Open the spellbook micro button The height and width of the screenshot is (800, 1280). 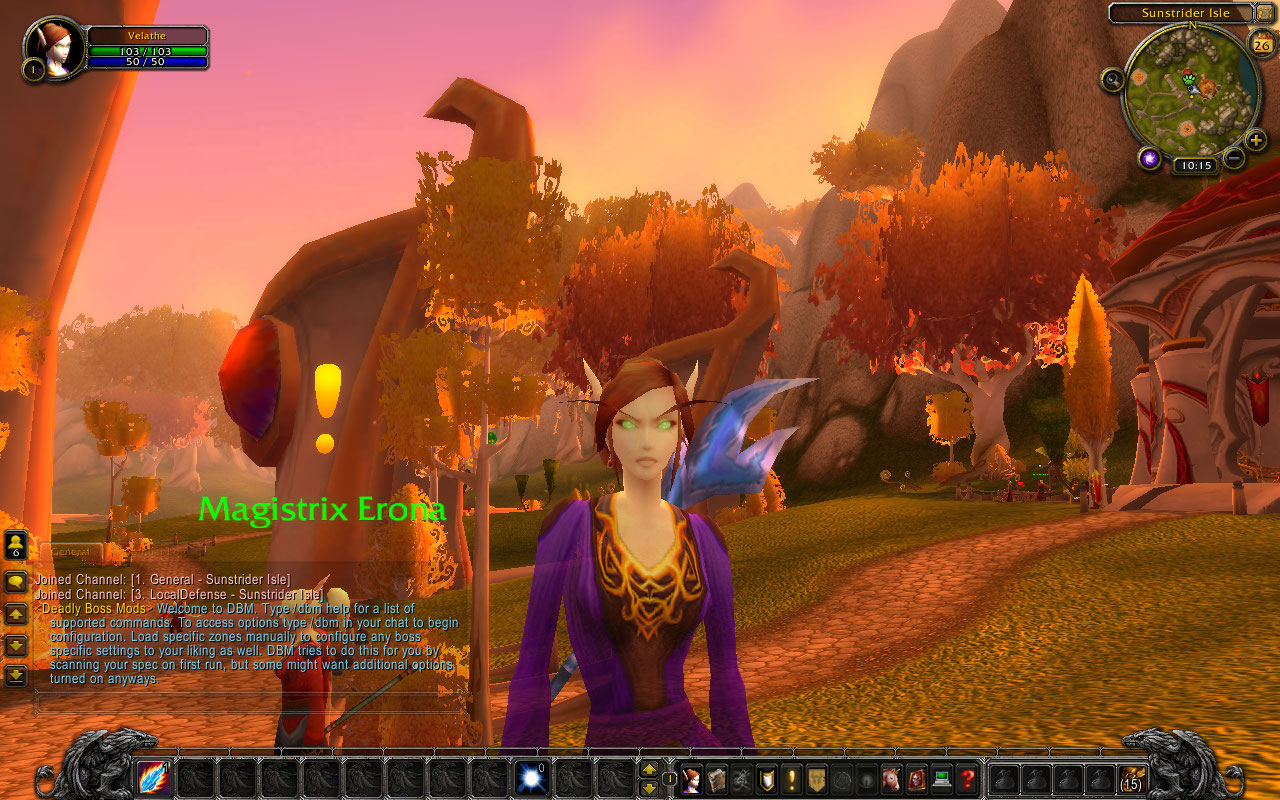coord(716,779)
